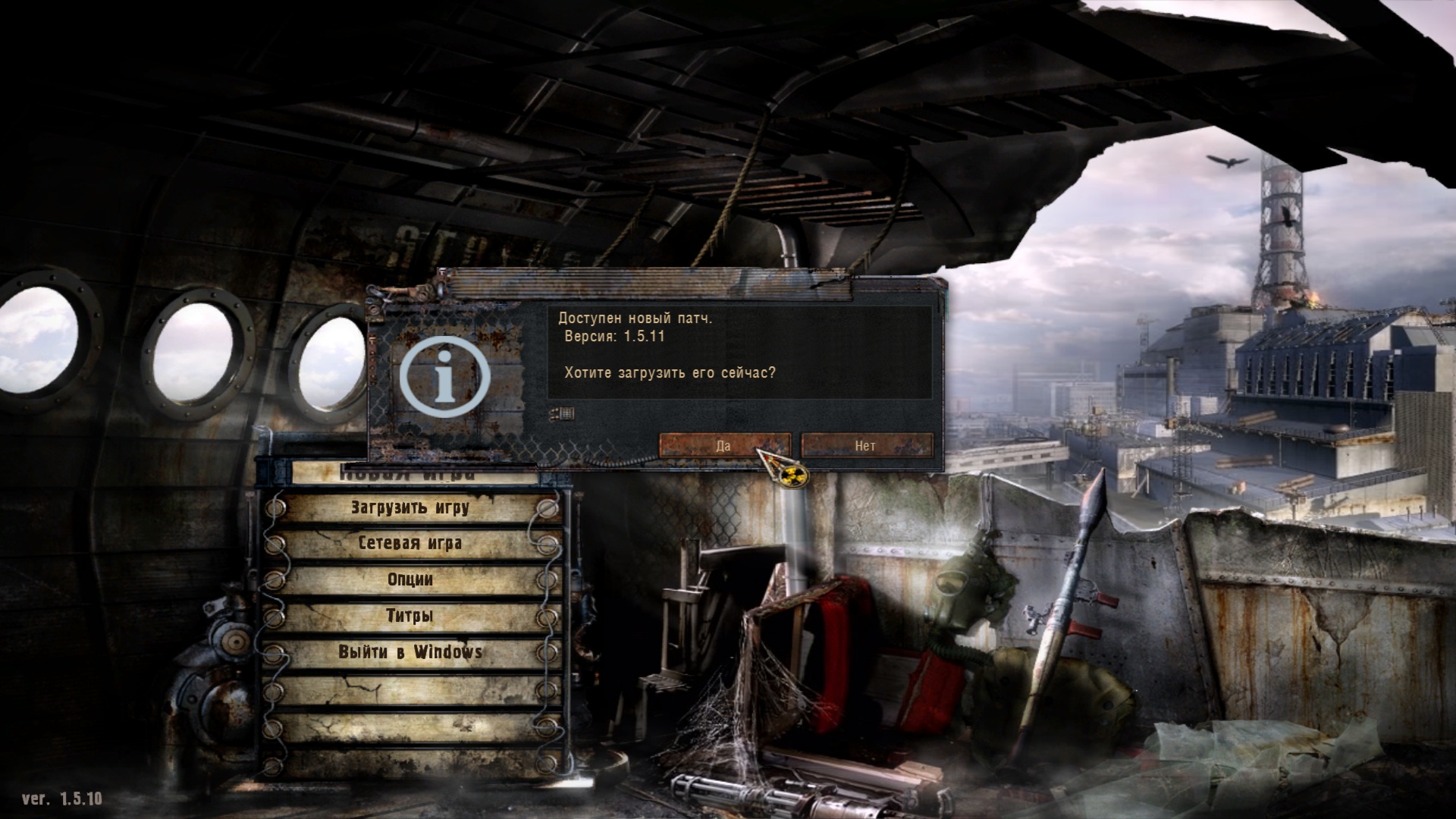Select Сетевая игра multiplayer option

[410, 544]
